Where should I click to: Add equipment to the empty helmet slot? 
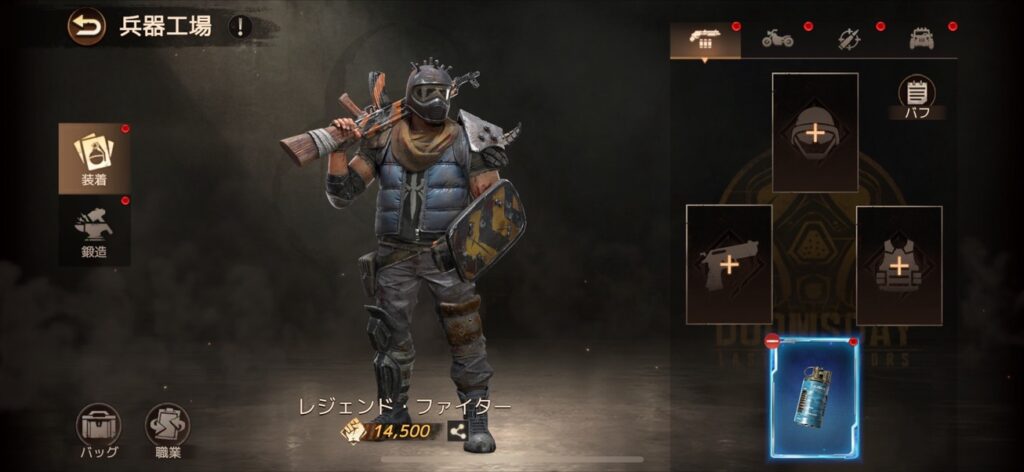coord(815,132)
